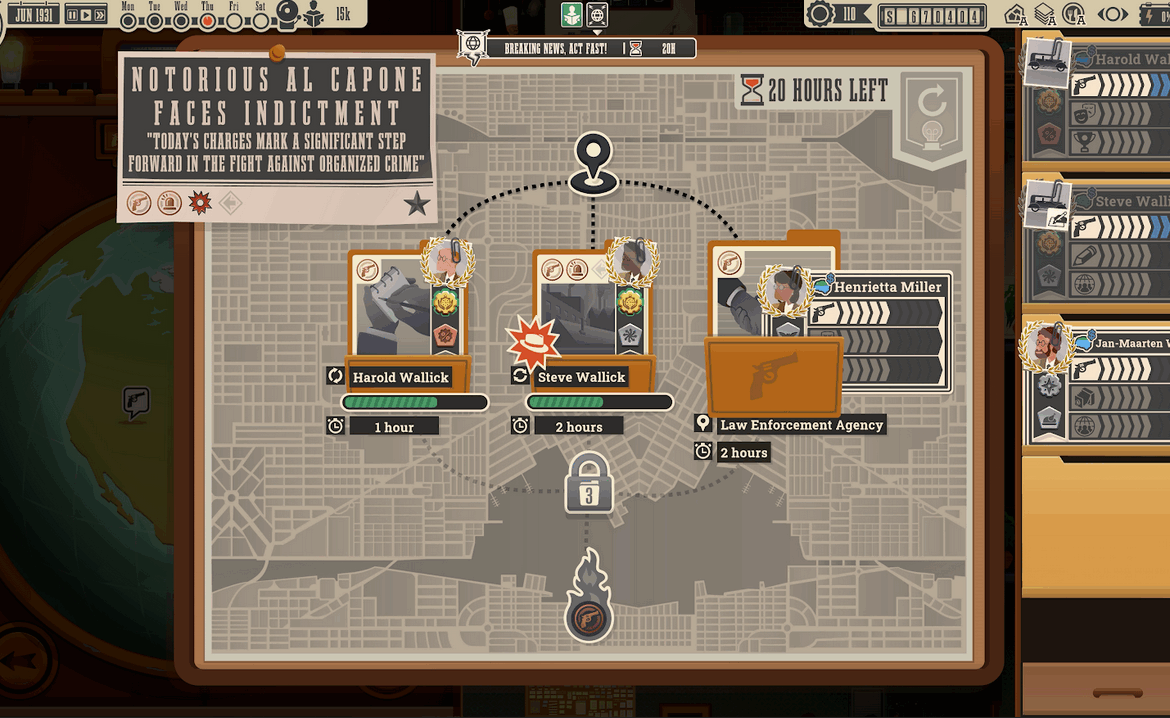This screenshot has width=1170, height=718.
Task: Toggle the eye view icon
Action: (x=1113, y=14)
